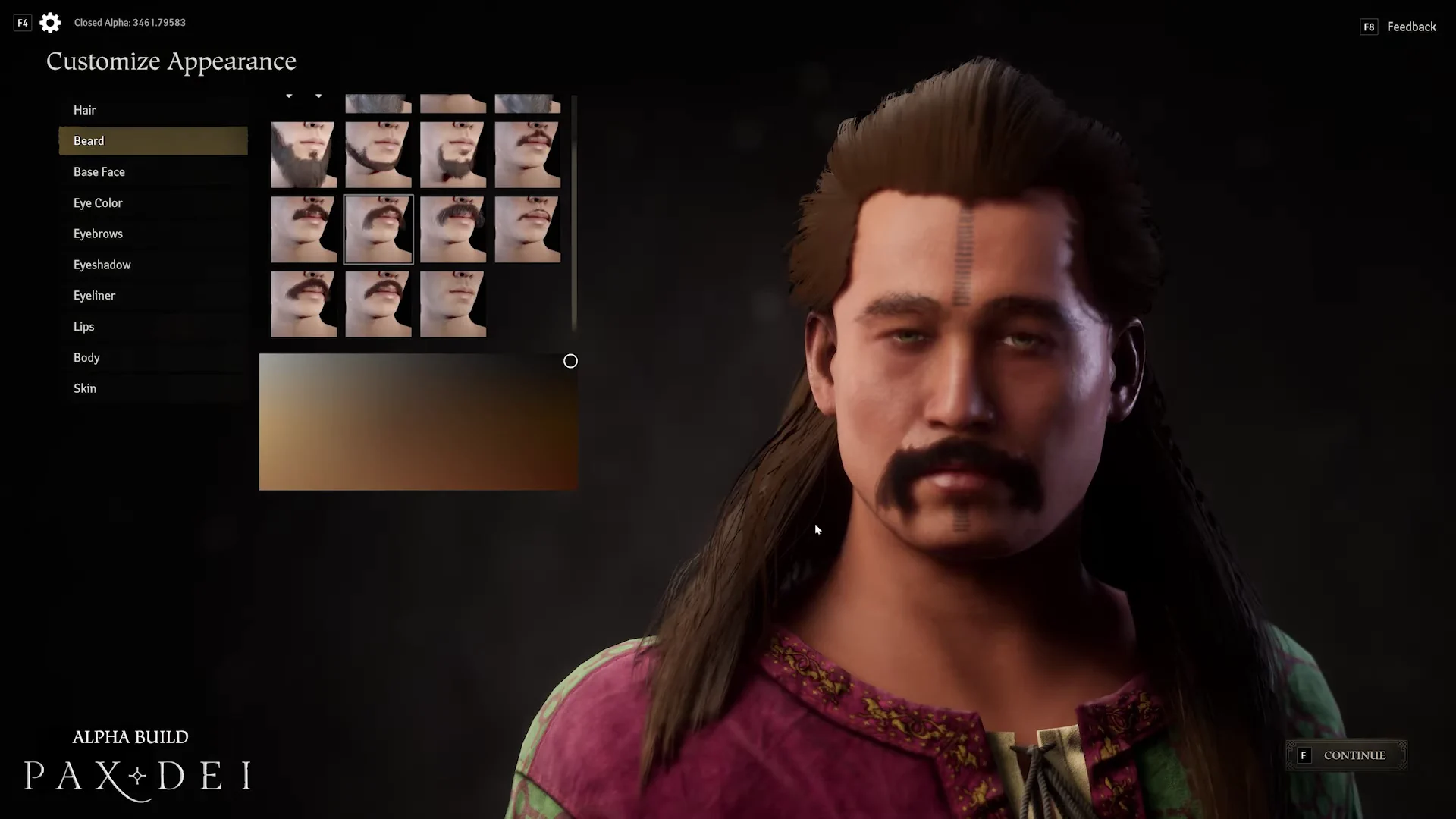Go to the Eyeshadow category
This screenshot has height=819, width=1456.
coord(102,265)
